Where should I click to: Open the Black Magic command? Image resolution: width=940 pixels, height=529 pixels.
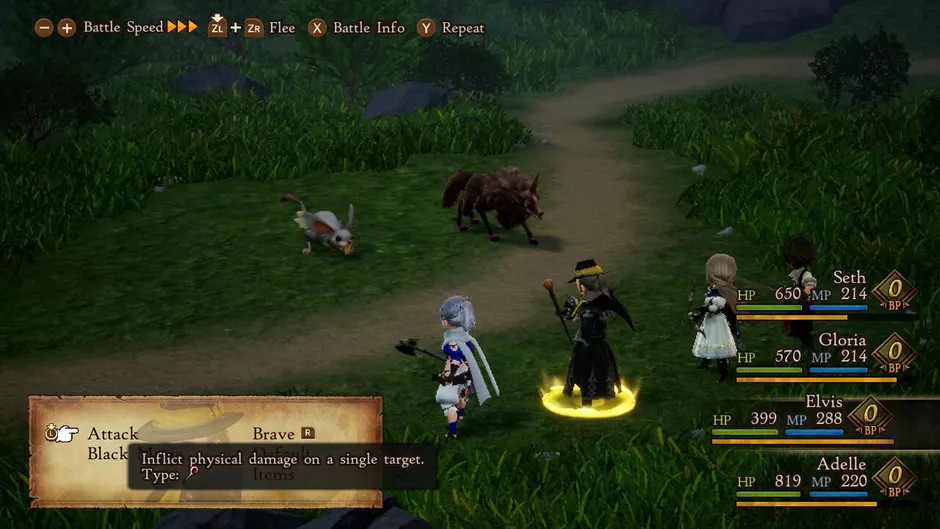(107, 454)
